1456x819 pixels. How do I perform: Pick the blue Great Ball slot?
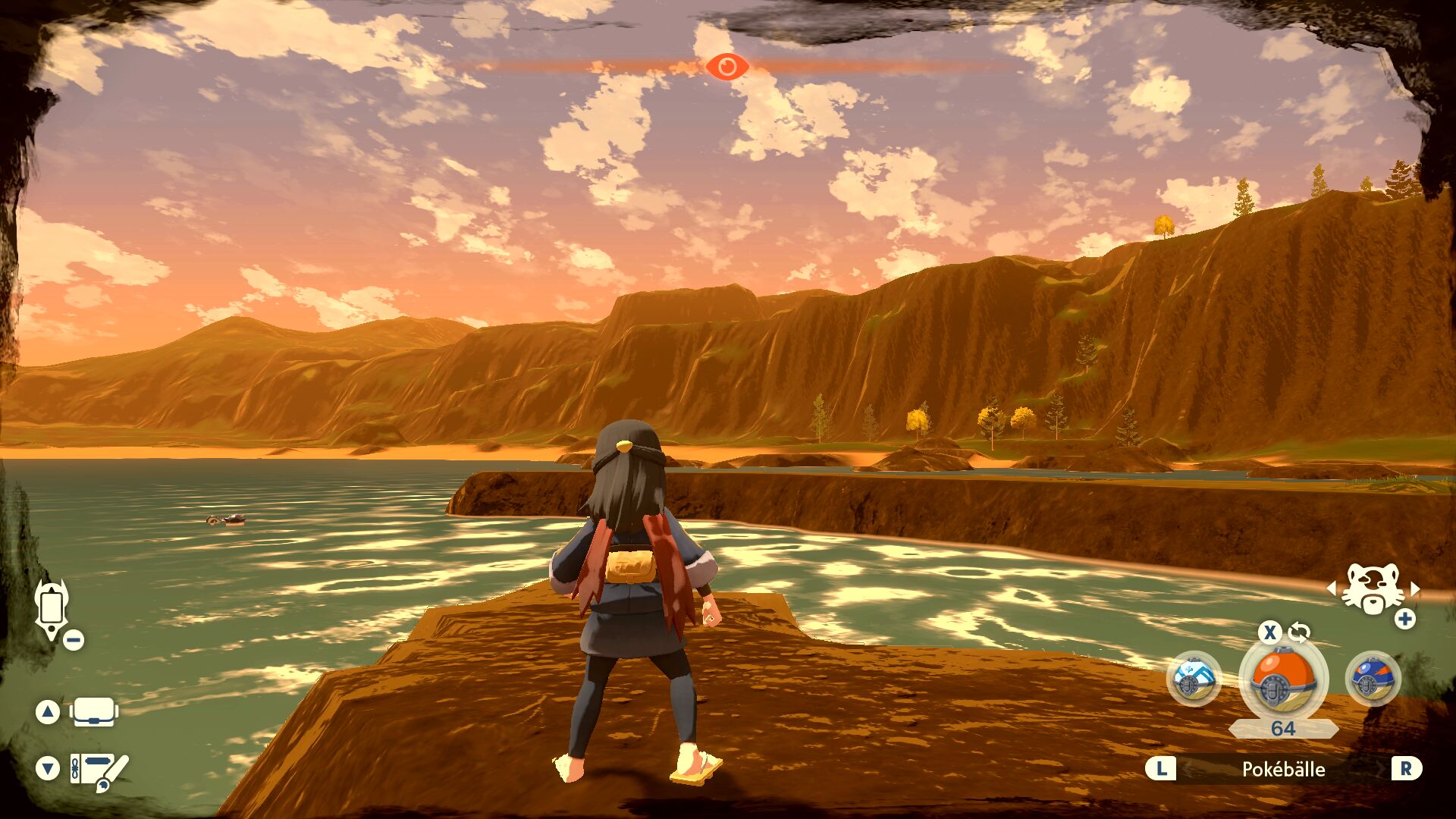[x=1372, y=679]
